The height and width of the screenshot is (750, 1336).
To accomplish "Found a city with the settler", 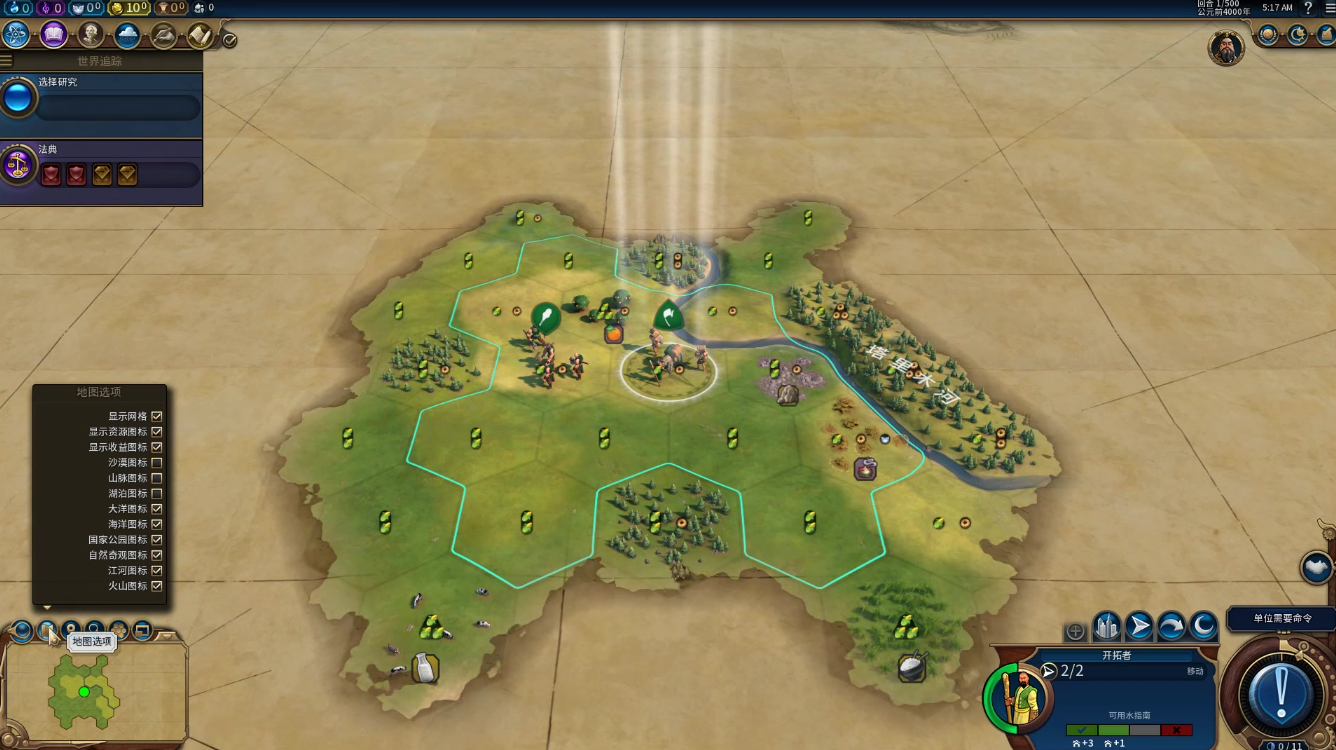I will click(x=1106, y=627).
